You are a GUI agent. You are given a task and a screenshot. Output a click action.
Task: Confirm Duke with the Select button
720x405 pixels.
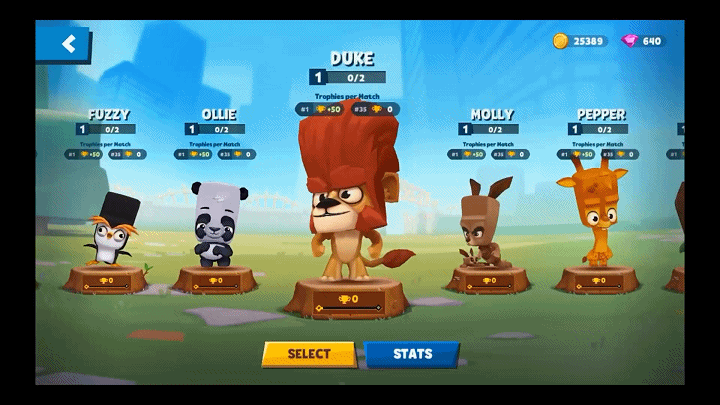(x=309, y=354)
